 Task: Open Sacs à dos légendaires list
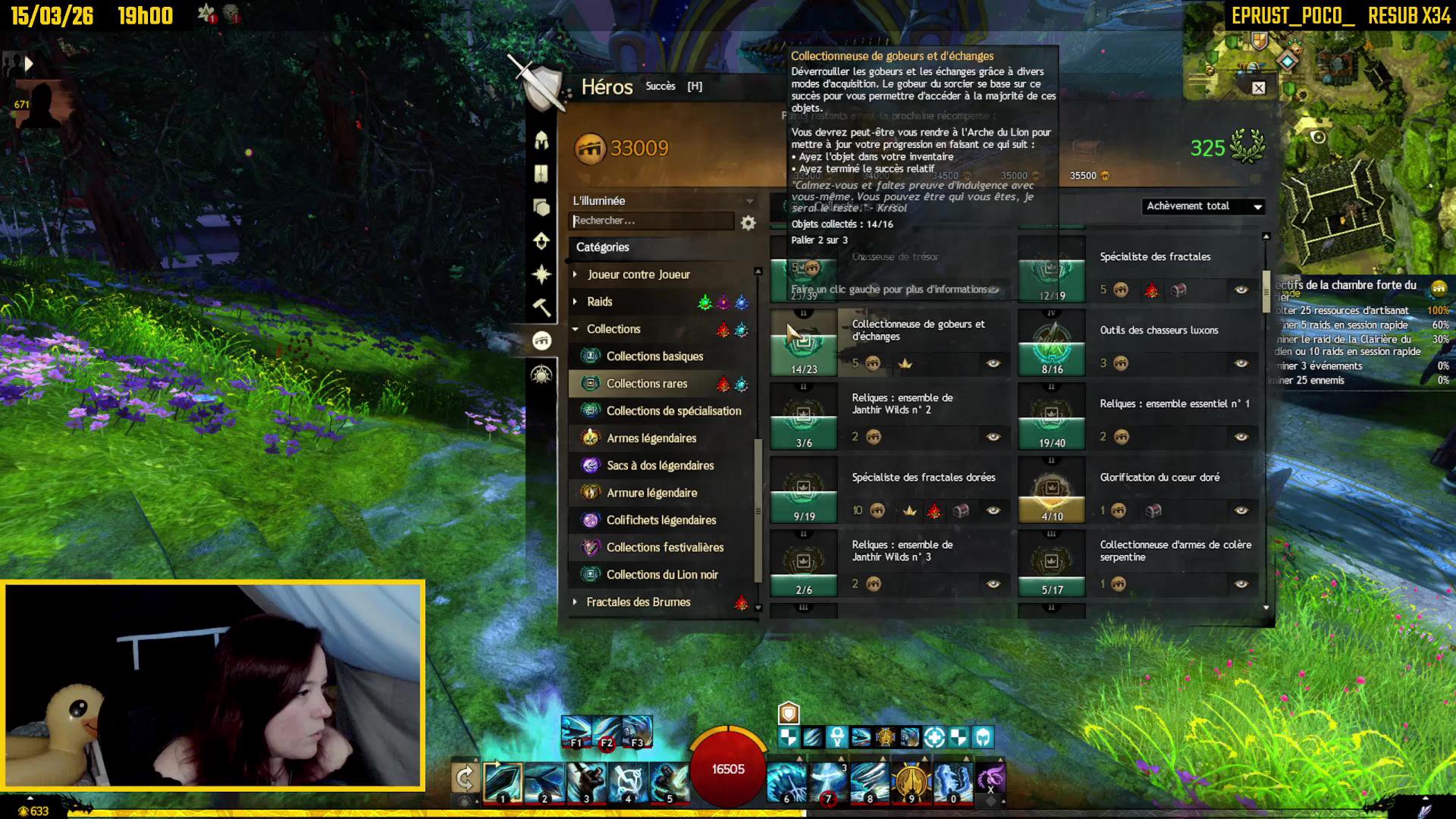coord(660,466)
